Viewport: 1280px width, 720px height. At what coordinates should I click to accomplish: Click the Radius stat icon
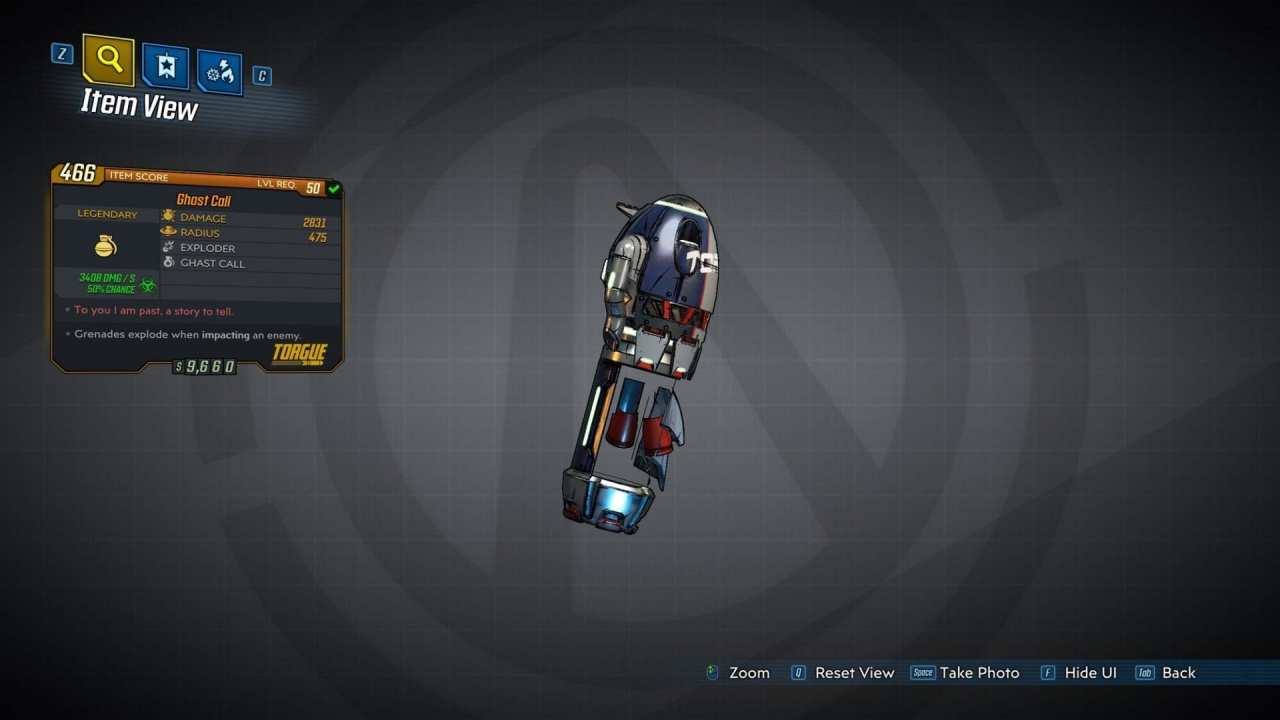[x=167, y=232]
